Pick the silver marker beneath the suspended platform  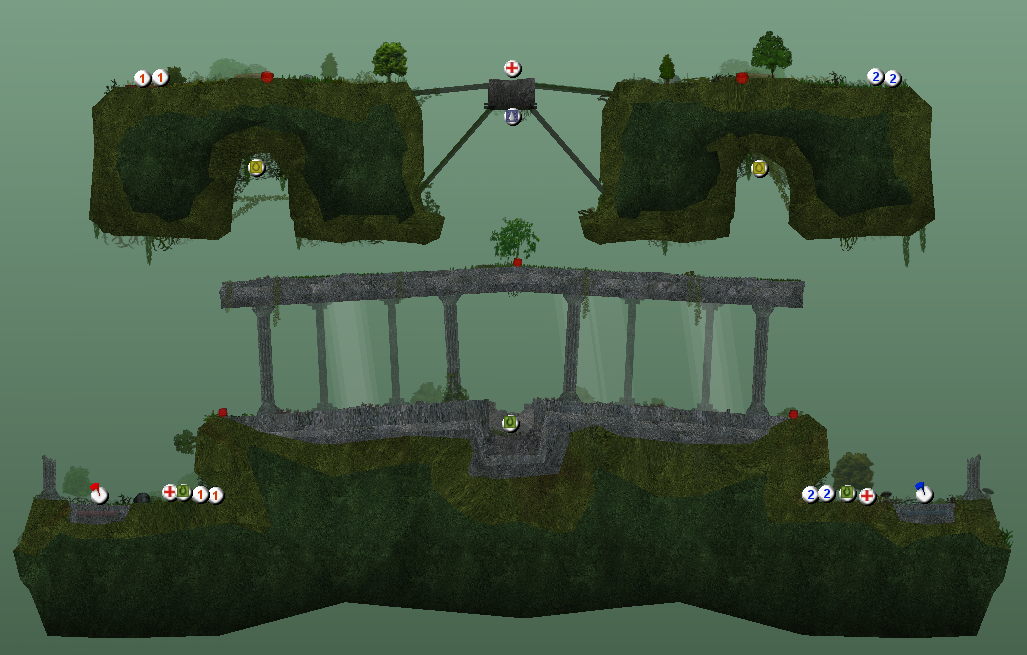click(513, 117)
